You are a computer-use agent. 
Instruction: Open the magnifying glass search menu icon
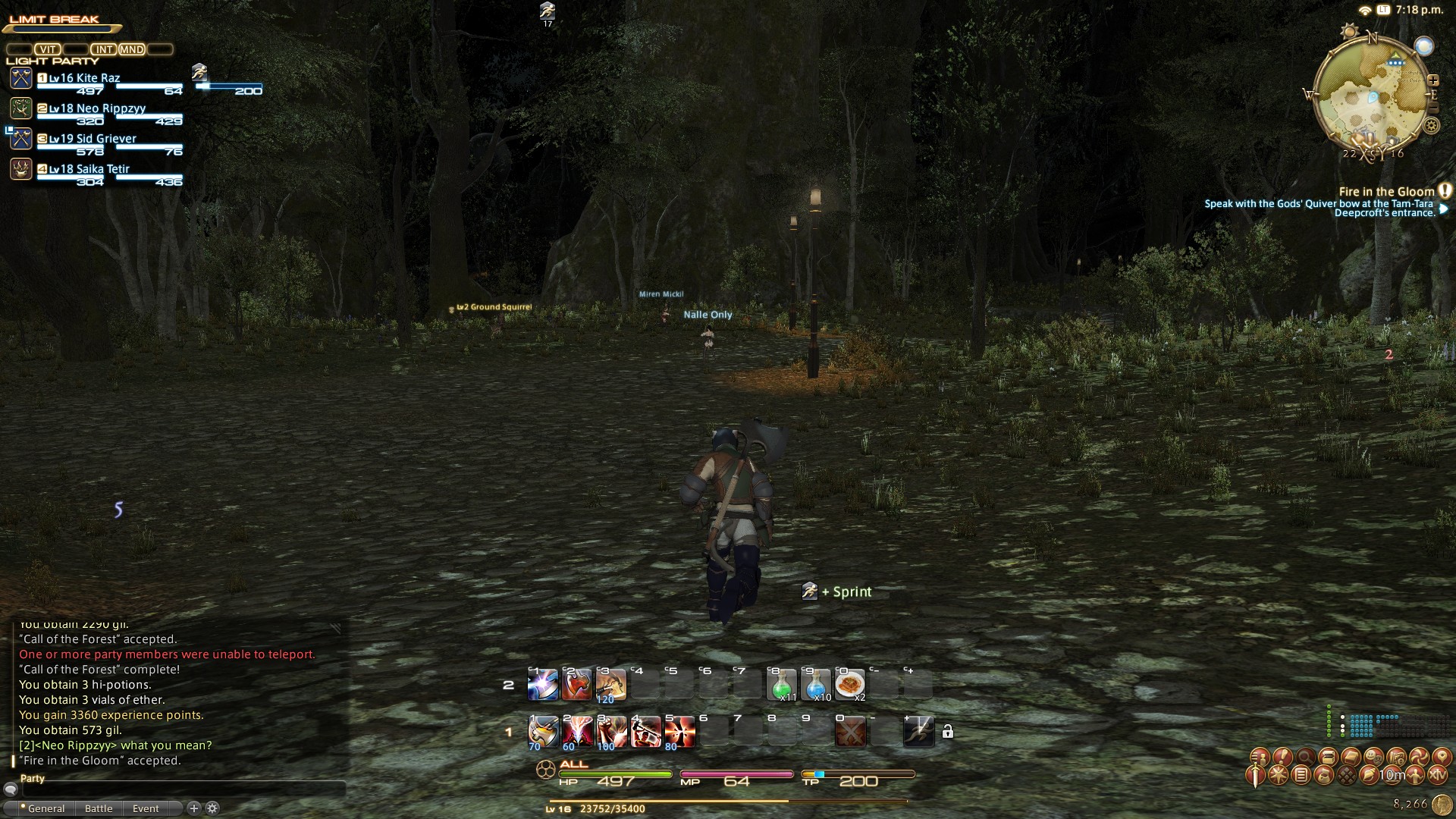(1305, 757)
